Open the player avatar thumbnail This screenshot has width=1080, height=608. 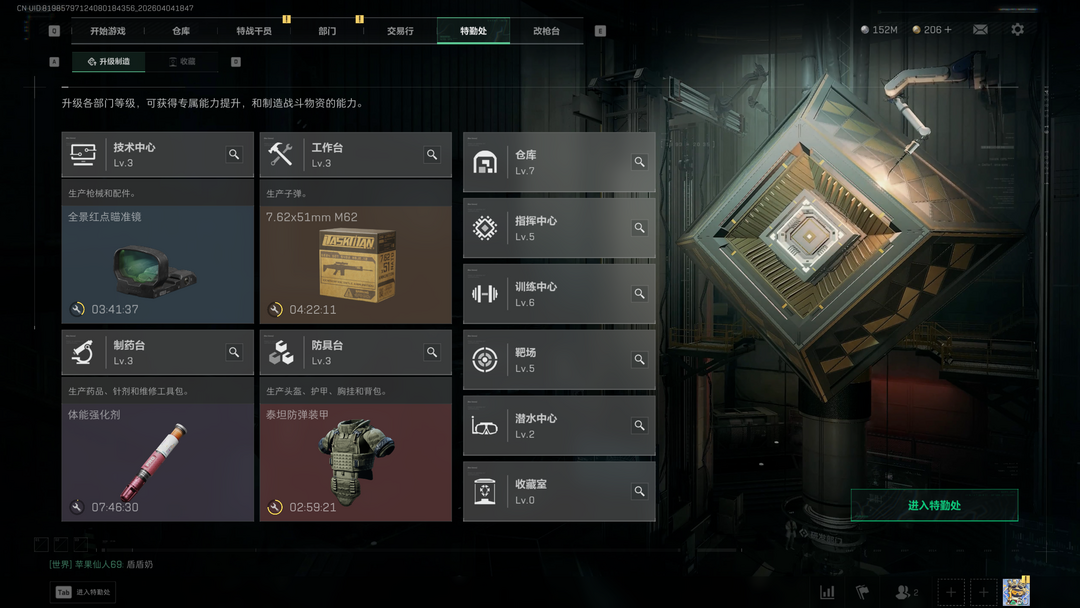coord(1016,592)
